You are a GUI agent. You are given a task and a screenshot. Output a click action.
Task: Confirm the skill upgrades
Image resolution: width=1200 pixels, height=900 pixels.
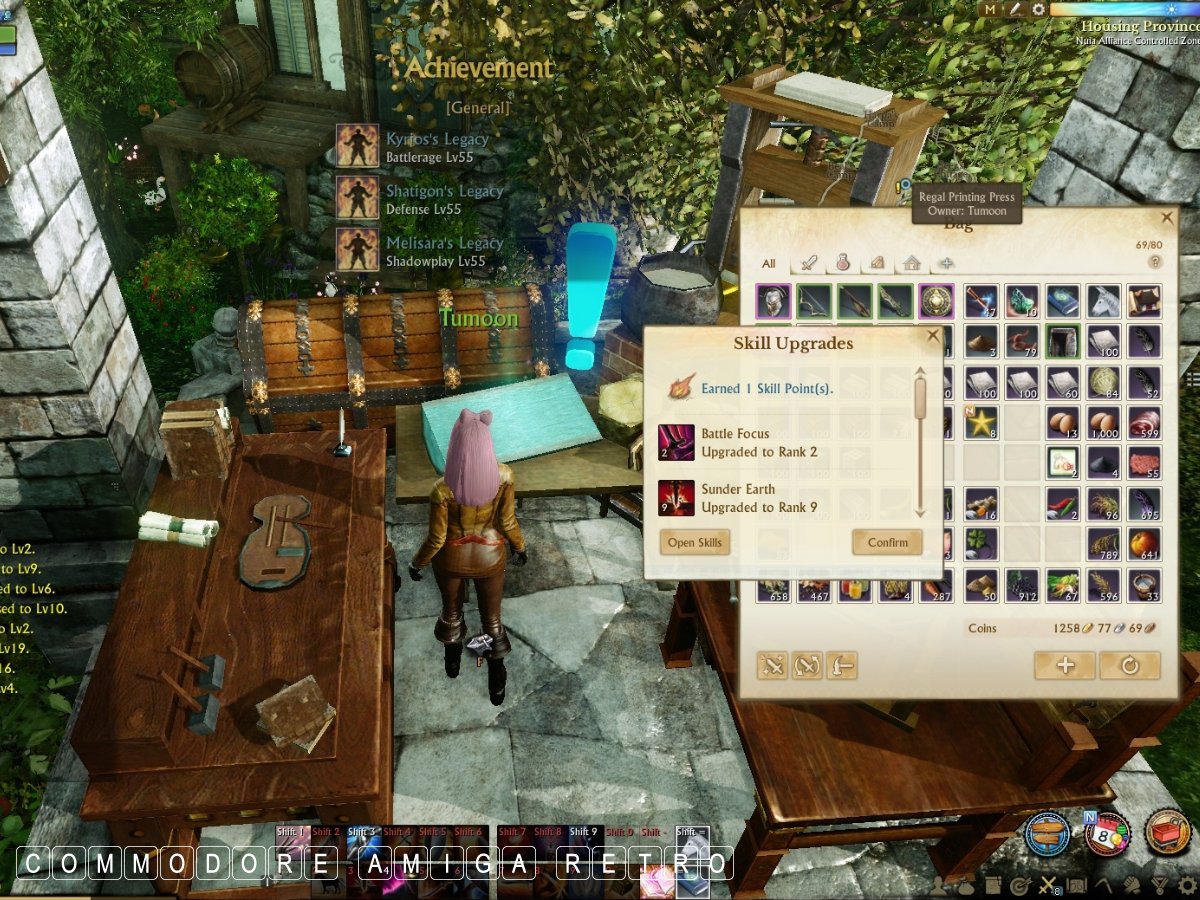[887, 542]
